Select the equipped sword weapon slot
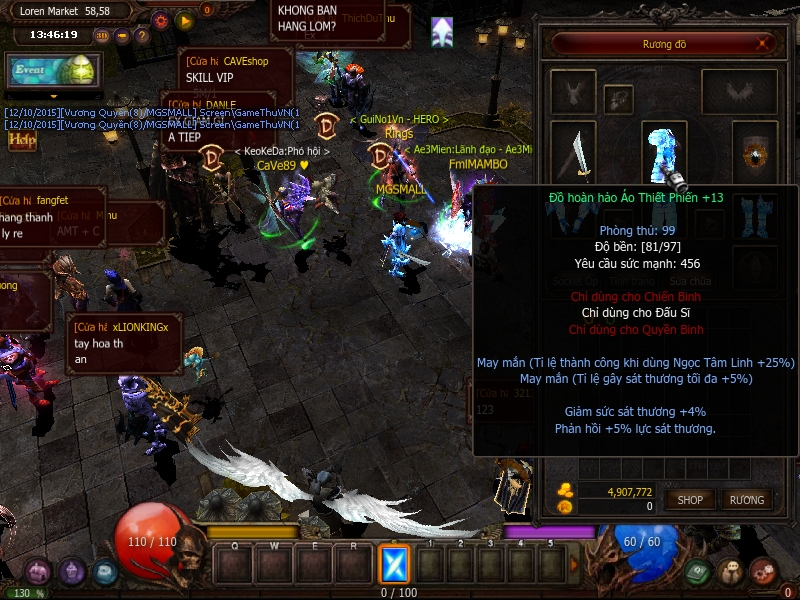This screenshot has width=800, height=600. [575, 153]
